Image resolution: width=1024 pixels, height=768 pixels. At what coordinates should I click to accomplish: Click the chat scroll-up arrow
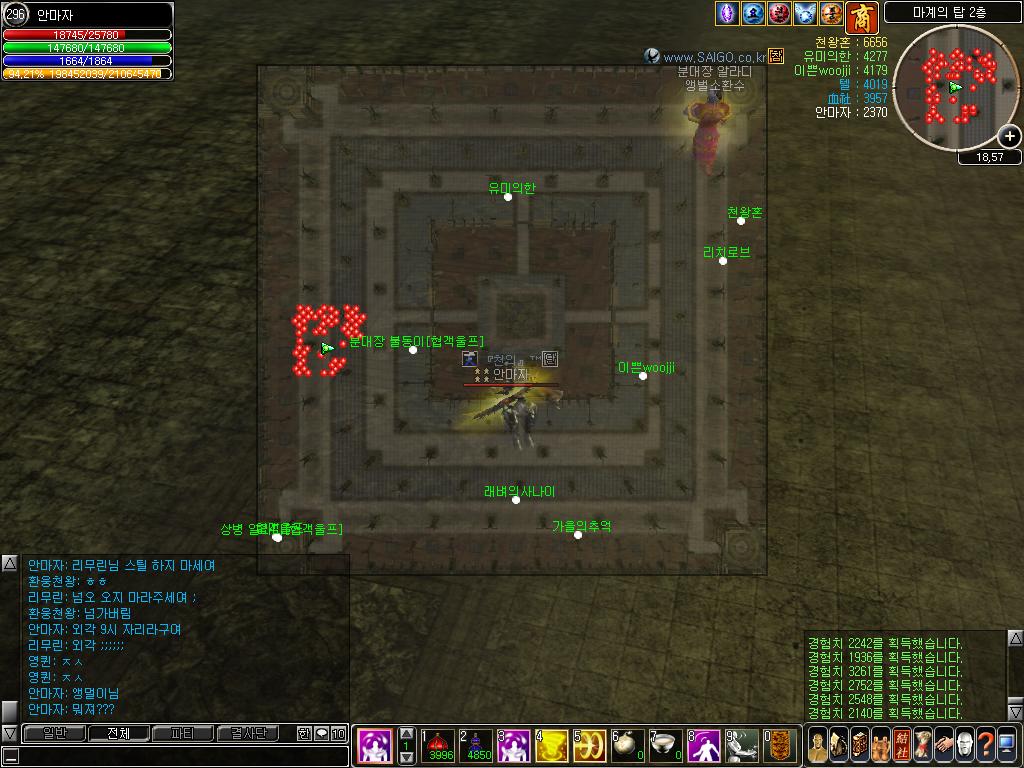[9, 563]
